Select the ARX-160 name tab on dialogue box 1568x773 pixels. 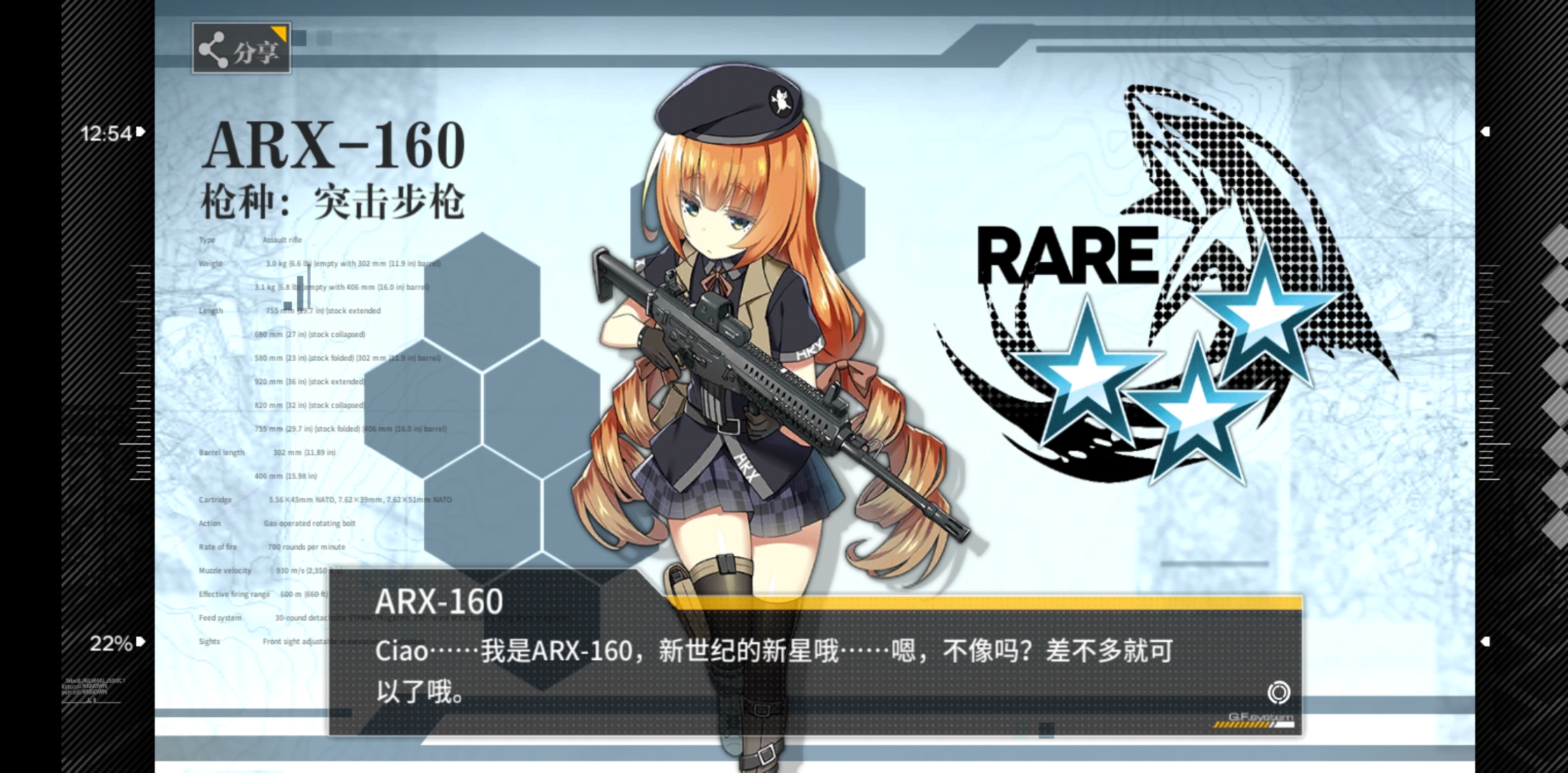440,601
